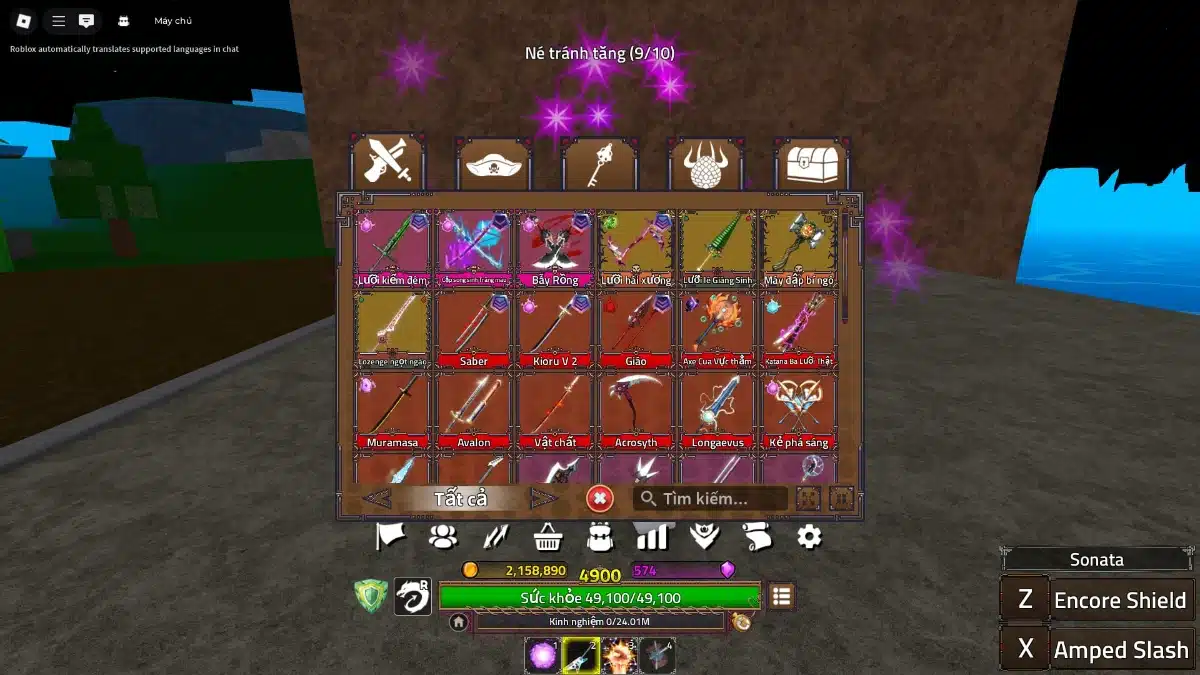
Task: Open the Roblox main menu
Action: [23, 21]
